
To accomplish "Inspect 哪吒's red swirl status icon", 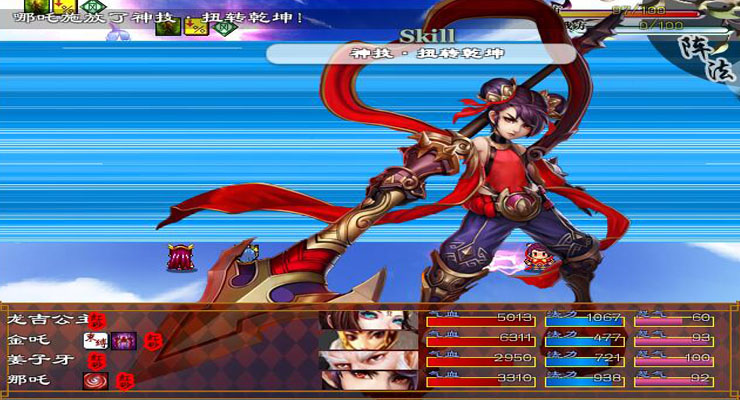I will click(97, 380).
